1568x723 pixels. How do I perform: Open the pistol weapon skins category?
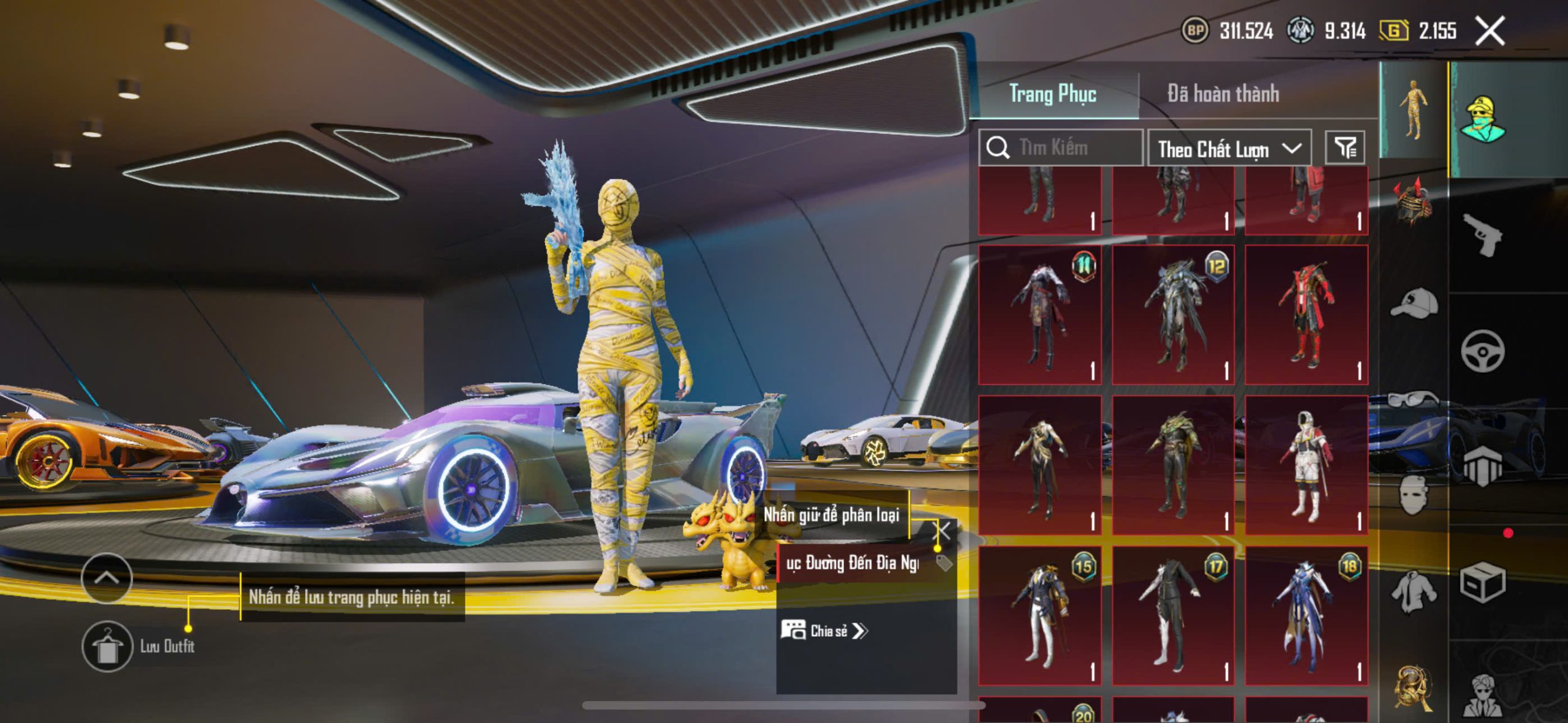tap(1482, 234)
